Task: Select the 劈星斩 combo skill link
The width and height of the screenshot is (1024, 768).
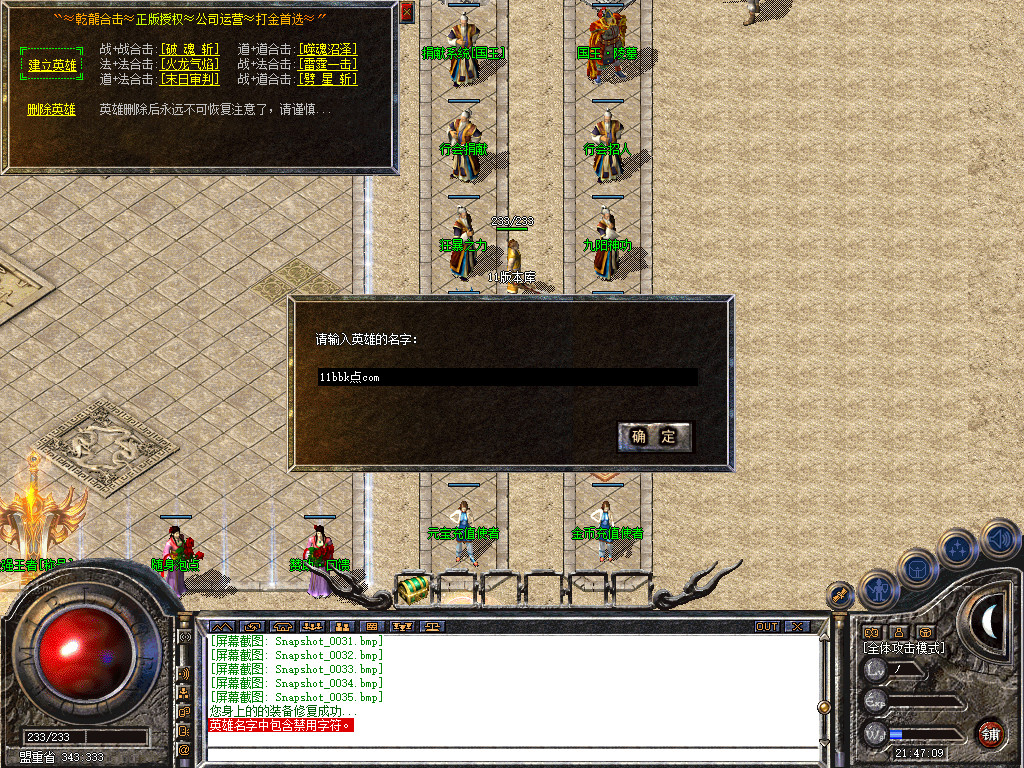Action: (x=327, y=79)
